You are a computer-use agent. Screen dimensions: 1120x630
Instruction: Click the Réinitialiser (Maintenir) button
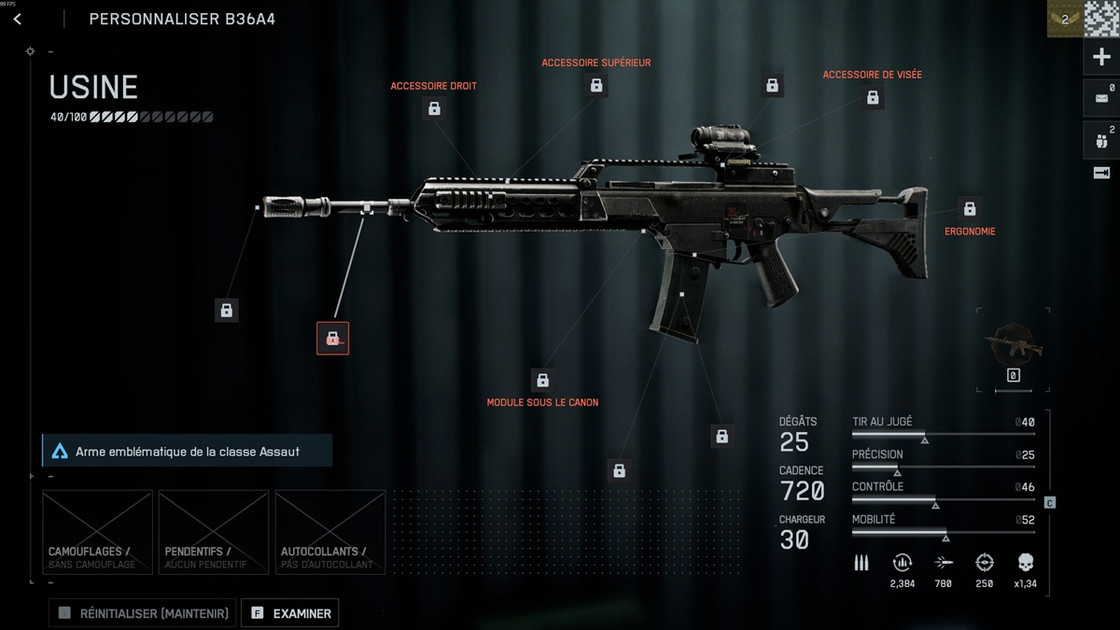pyautogui.click(x=142, y=613)
